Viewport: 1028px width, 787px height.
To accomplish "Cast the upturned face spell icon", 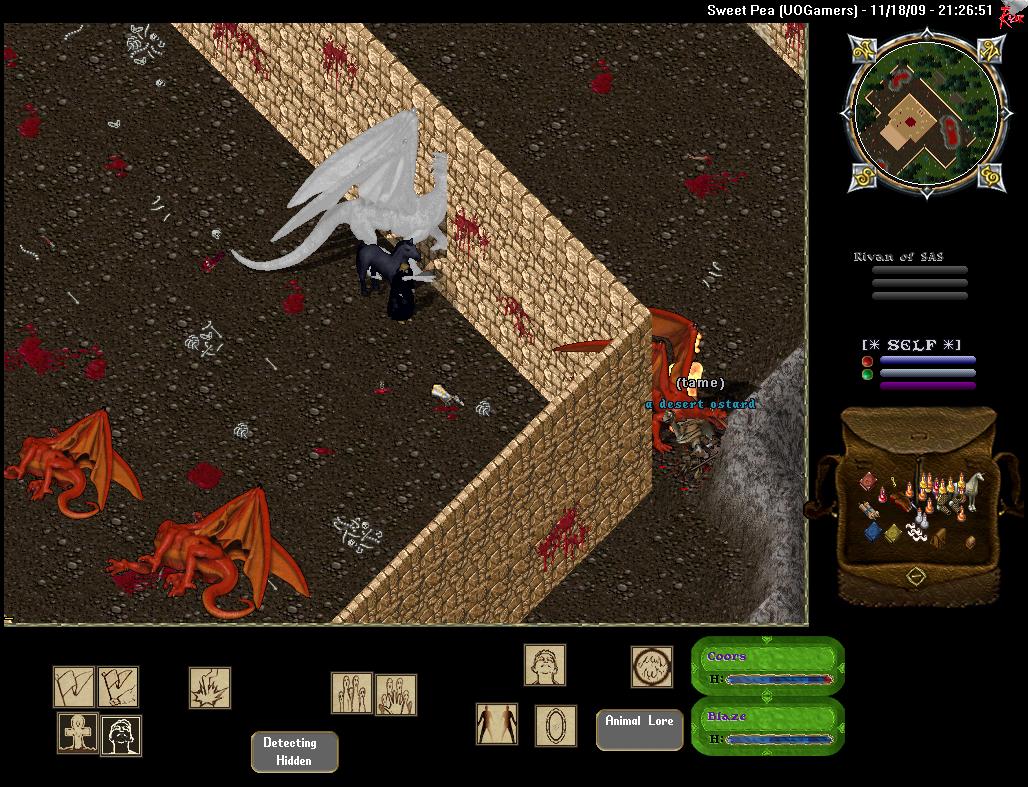I will 545,665.
